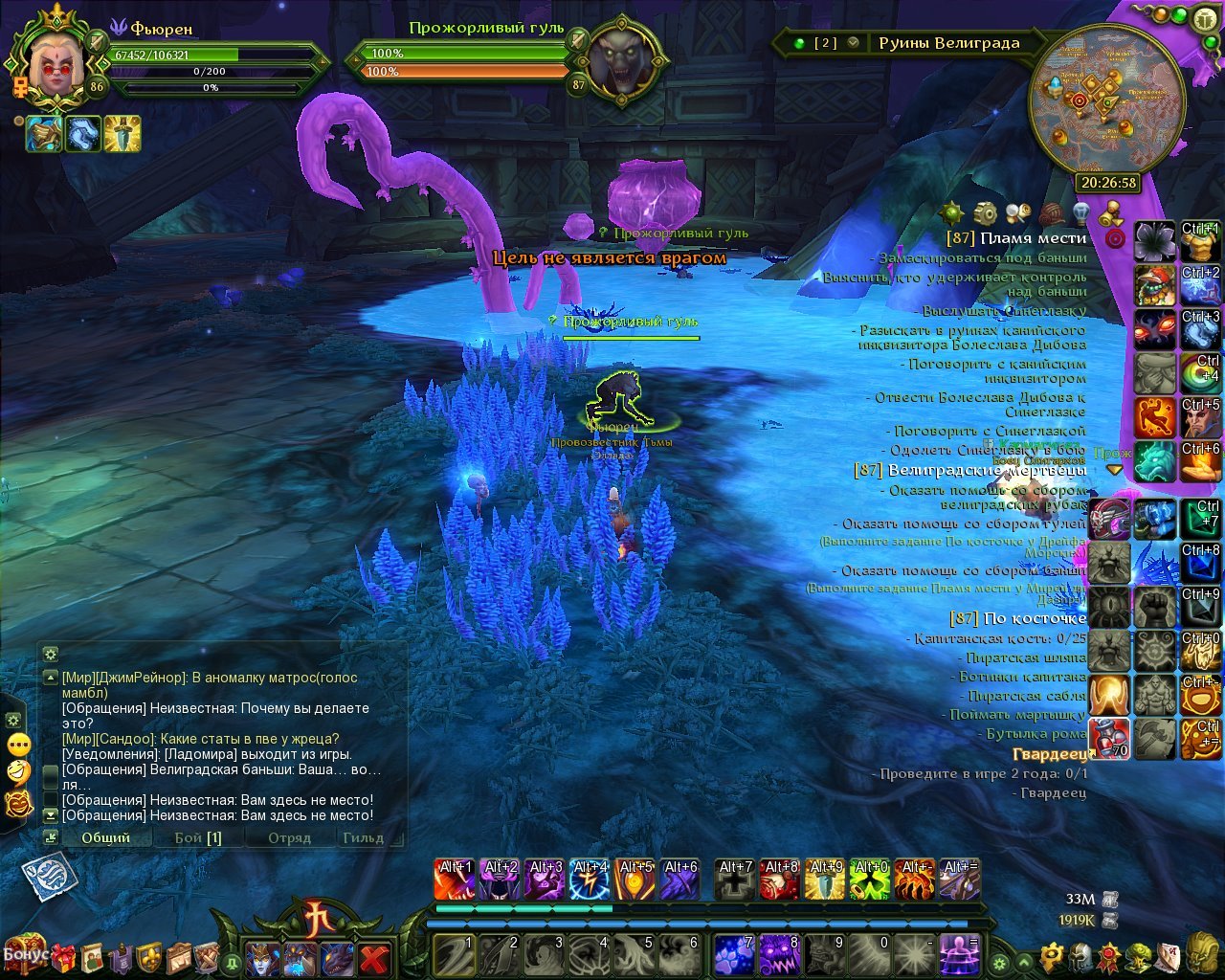Select the Отряд chat tab
This screenshot has width=1225, height=980.
[x=289, y=837]
